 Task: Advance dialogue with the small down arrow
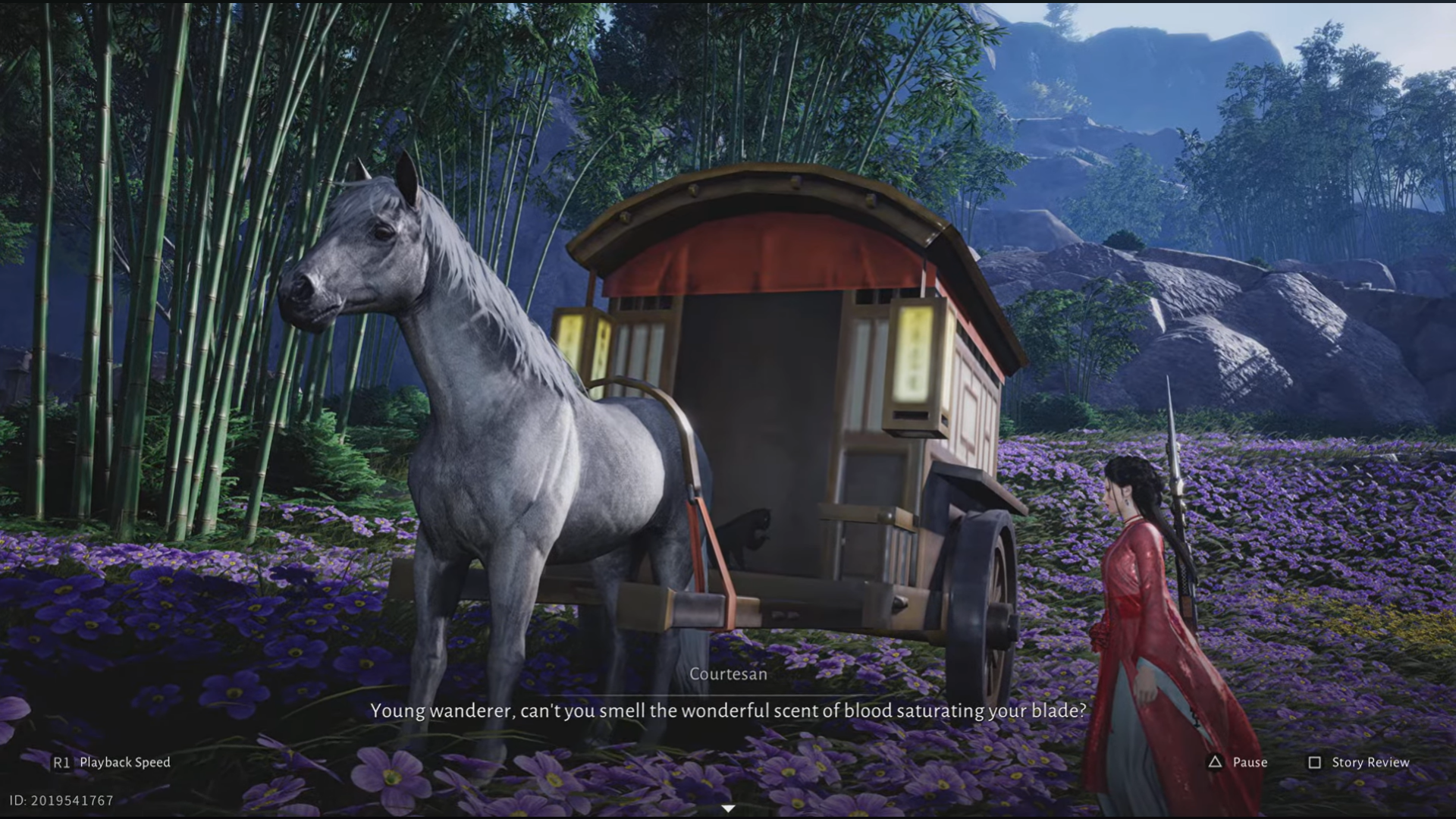click(x=728, y=808)
